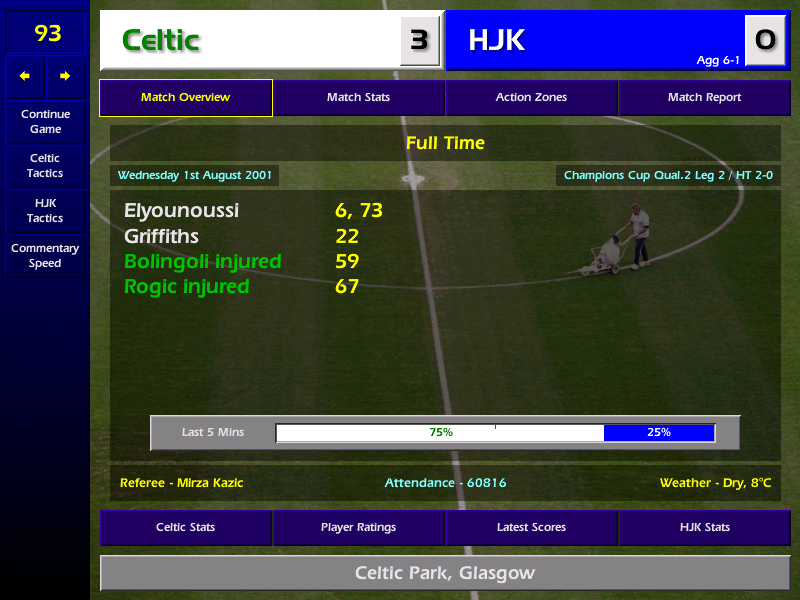800x600 pixels.
Task: Go forward with the right arrow
Action: tap(65, 76)
